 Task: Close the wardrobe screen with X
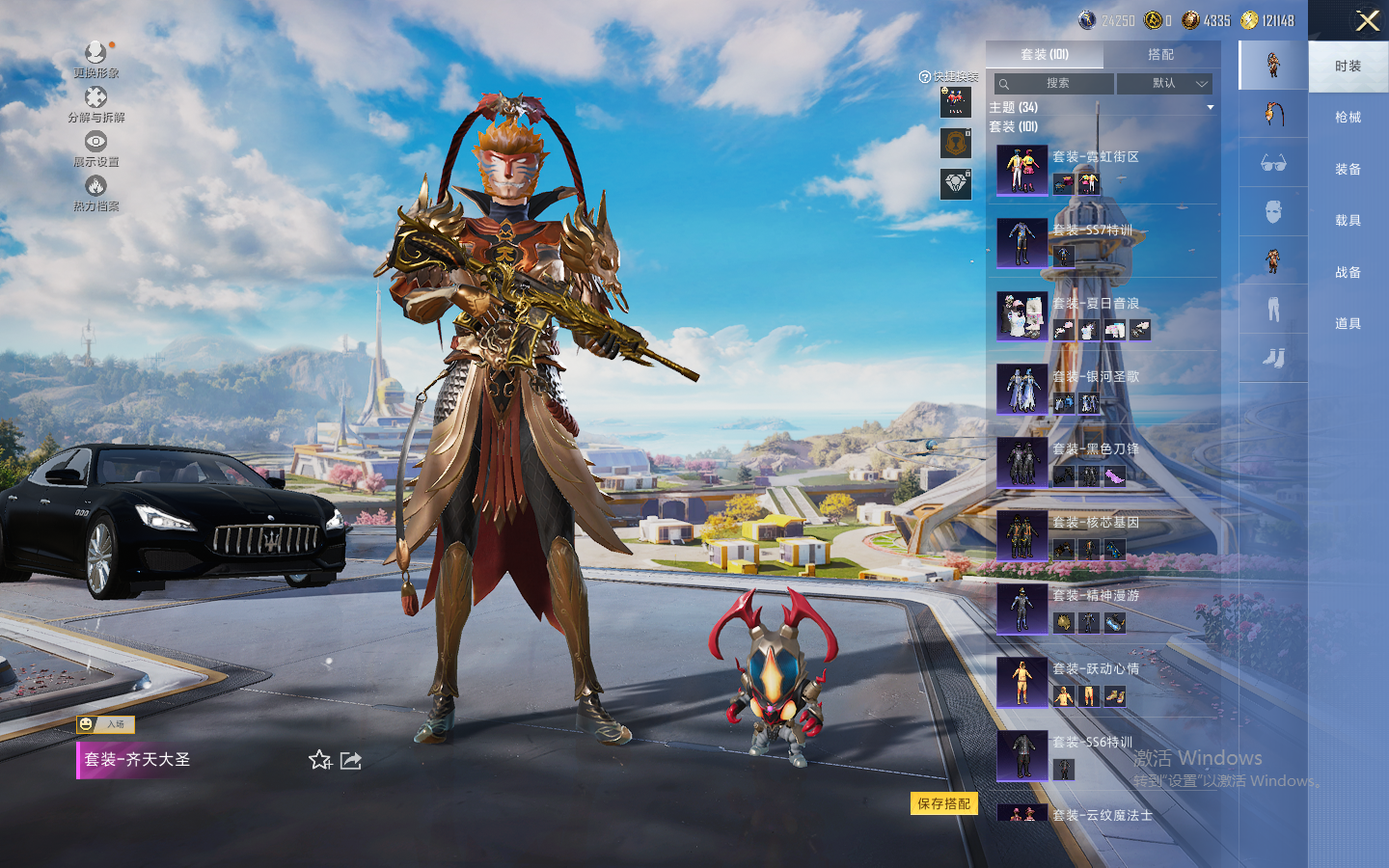tap(1367, 20)
